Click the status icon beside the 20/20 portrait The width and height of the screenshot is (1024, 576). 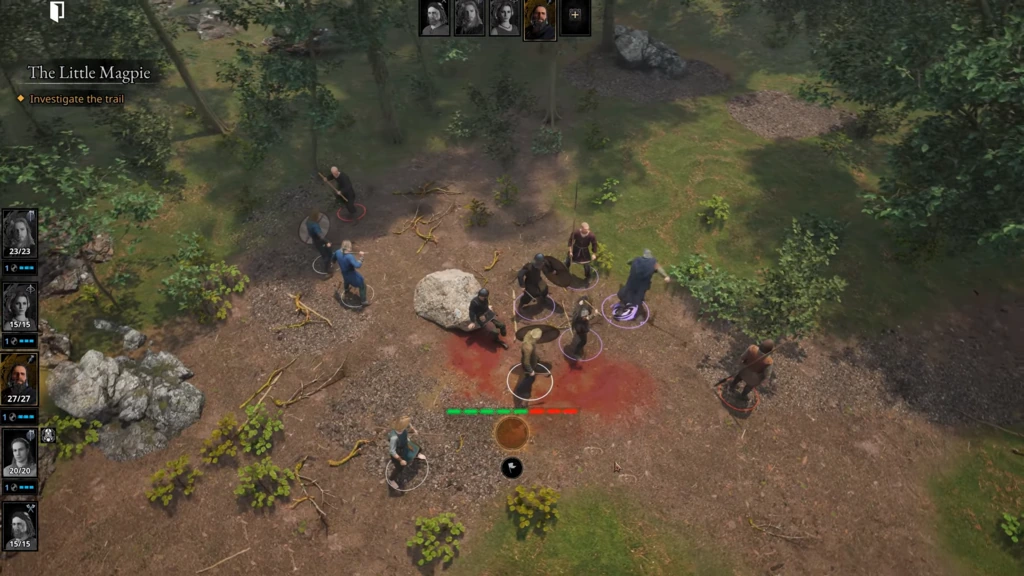click(48, 435)
